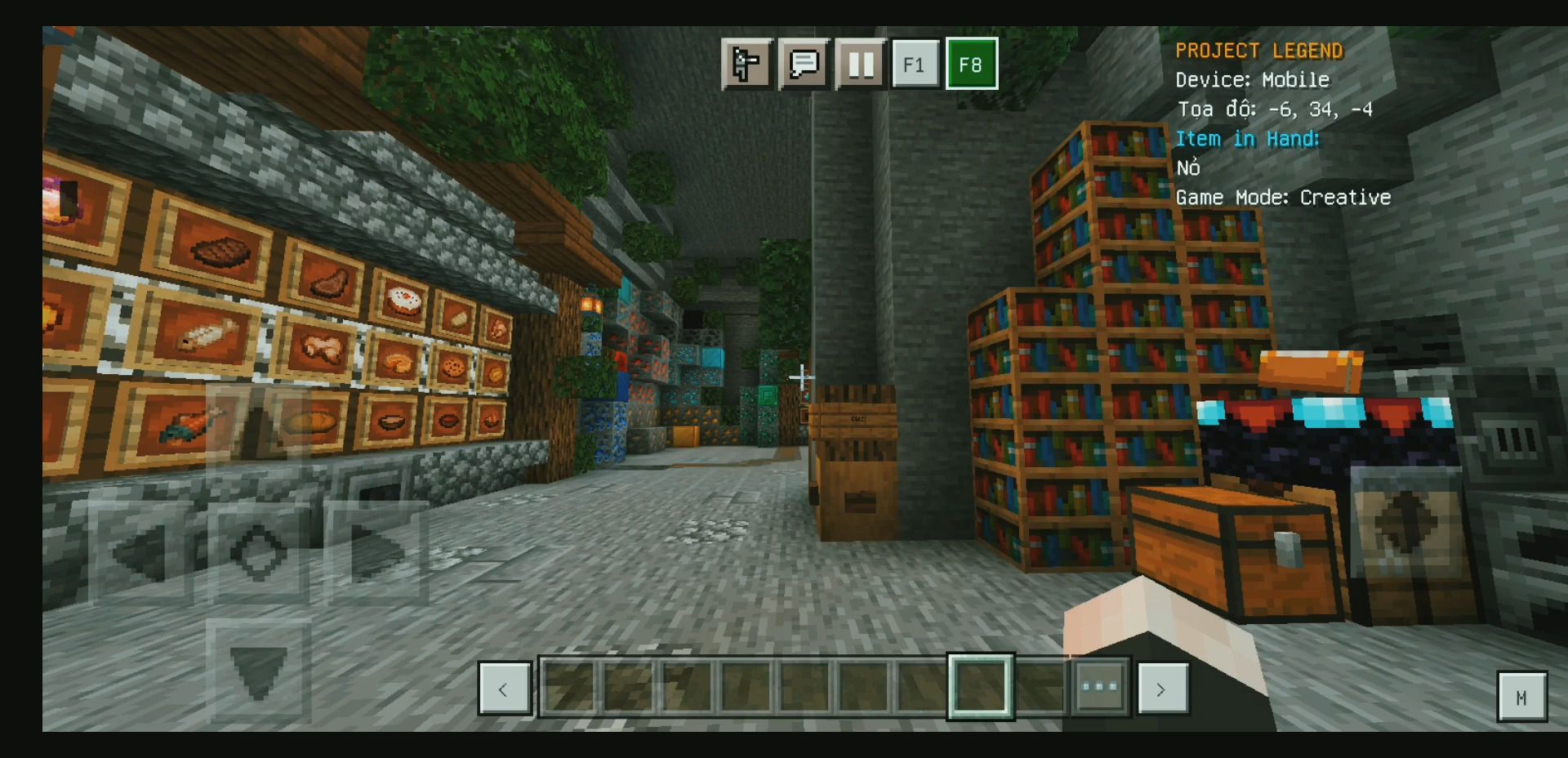1568x758 pixels.
Task: Expand the hotbar left with the chevron
Action: [x=506, y=689]
